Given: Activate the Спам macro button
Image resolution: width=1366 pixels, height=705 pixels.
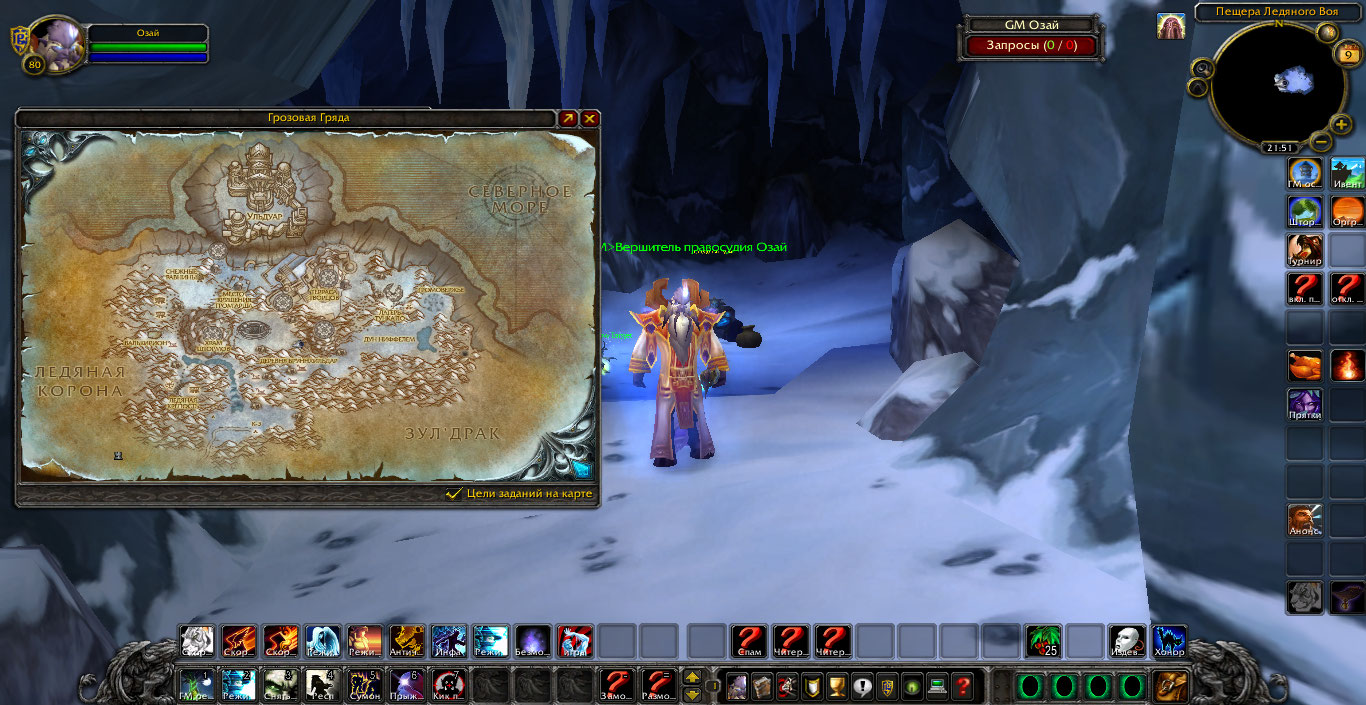Looking at the screenshot, I should (x=748, y=640).
